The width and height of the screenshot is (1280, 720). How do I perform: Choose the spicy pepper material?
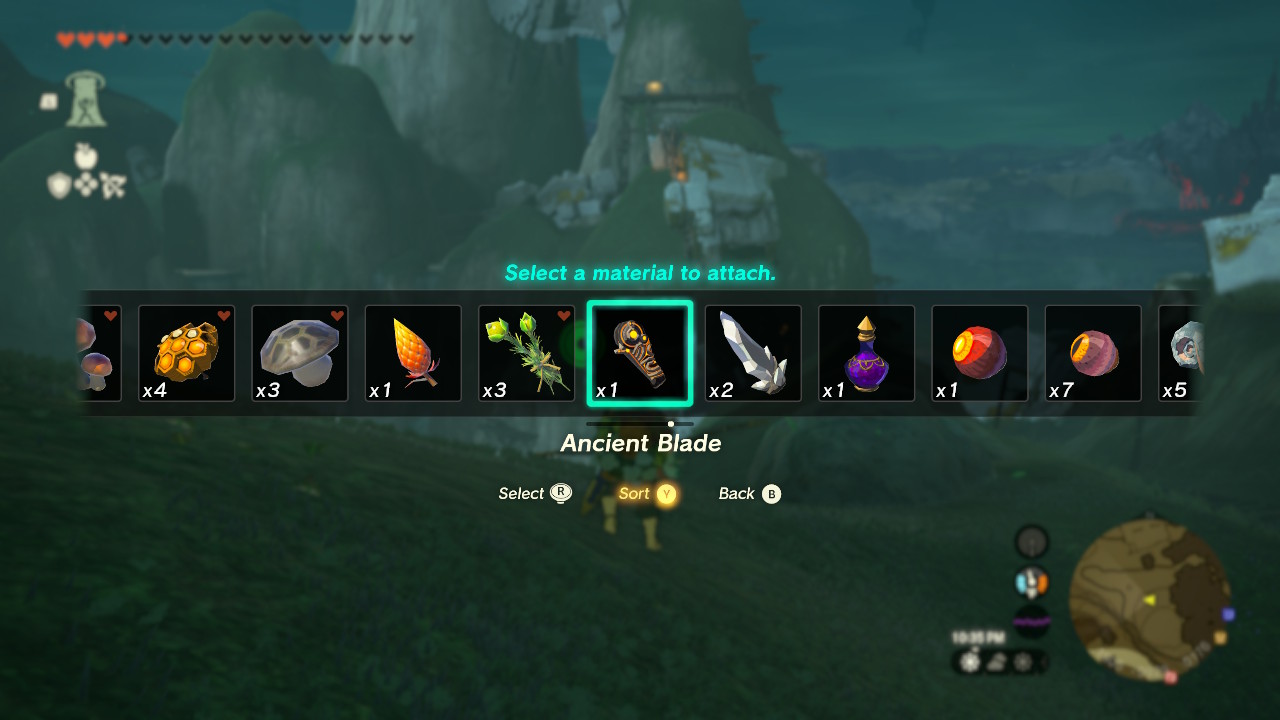pos(413,353)
